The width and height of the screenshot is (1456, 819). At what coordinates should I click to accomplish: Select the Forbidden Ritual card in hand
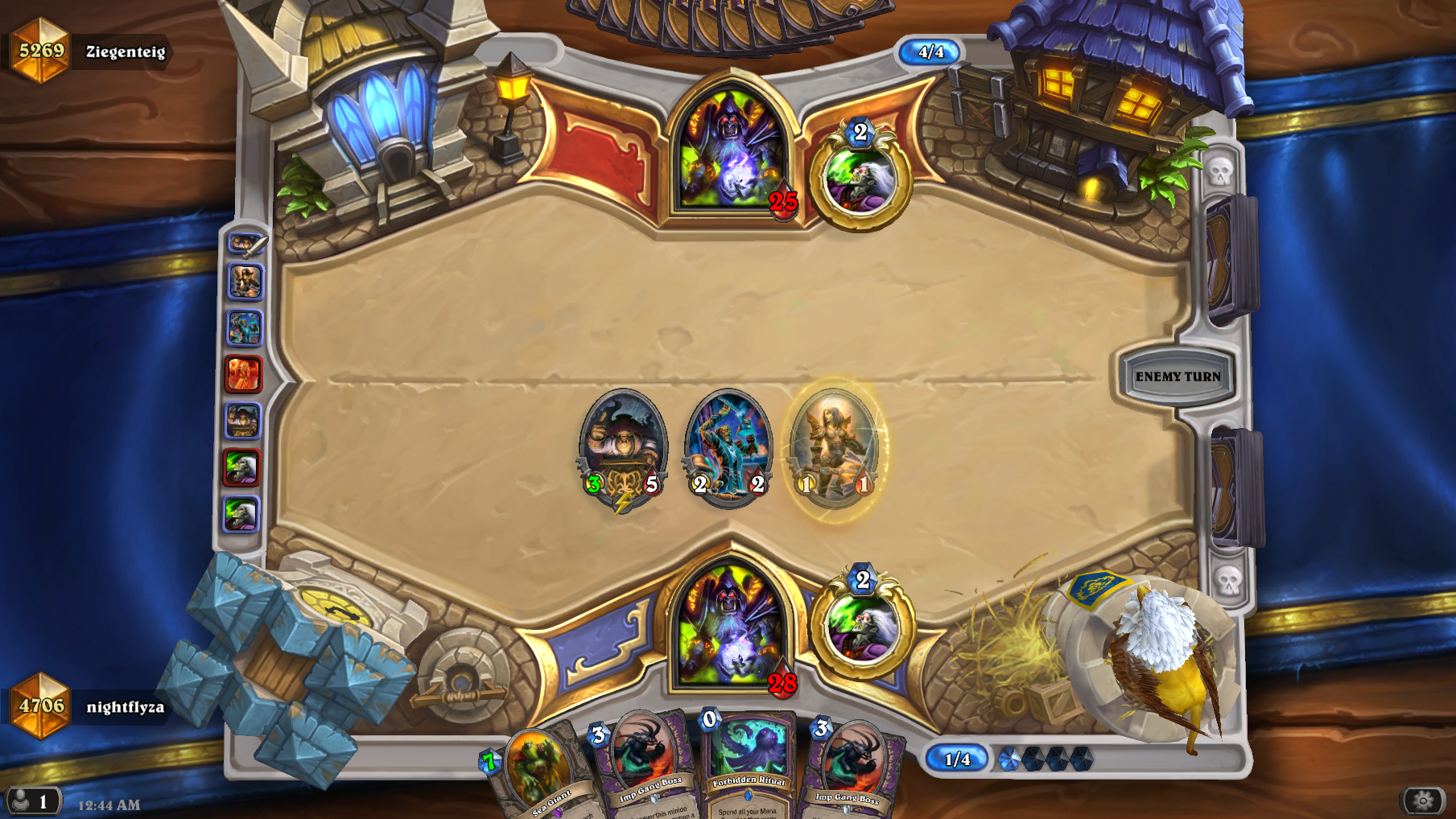tap(748, 768)
